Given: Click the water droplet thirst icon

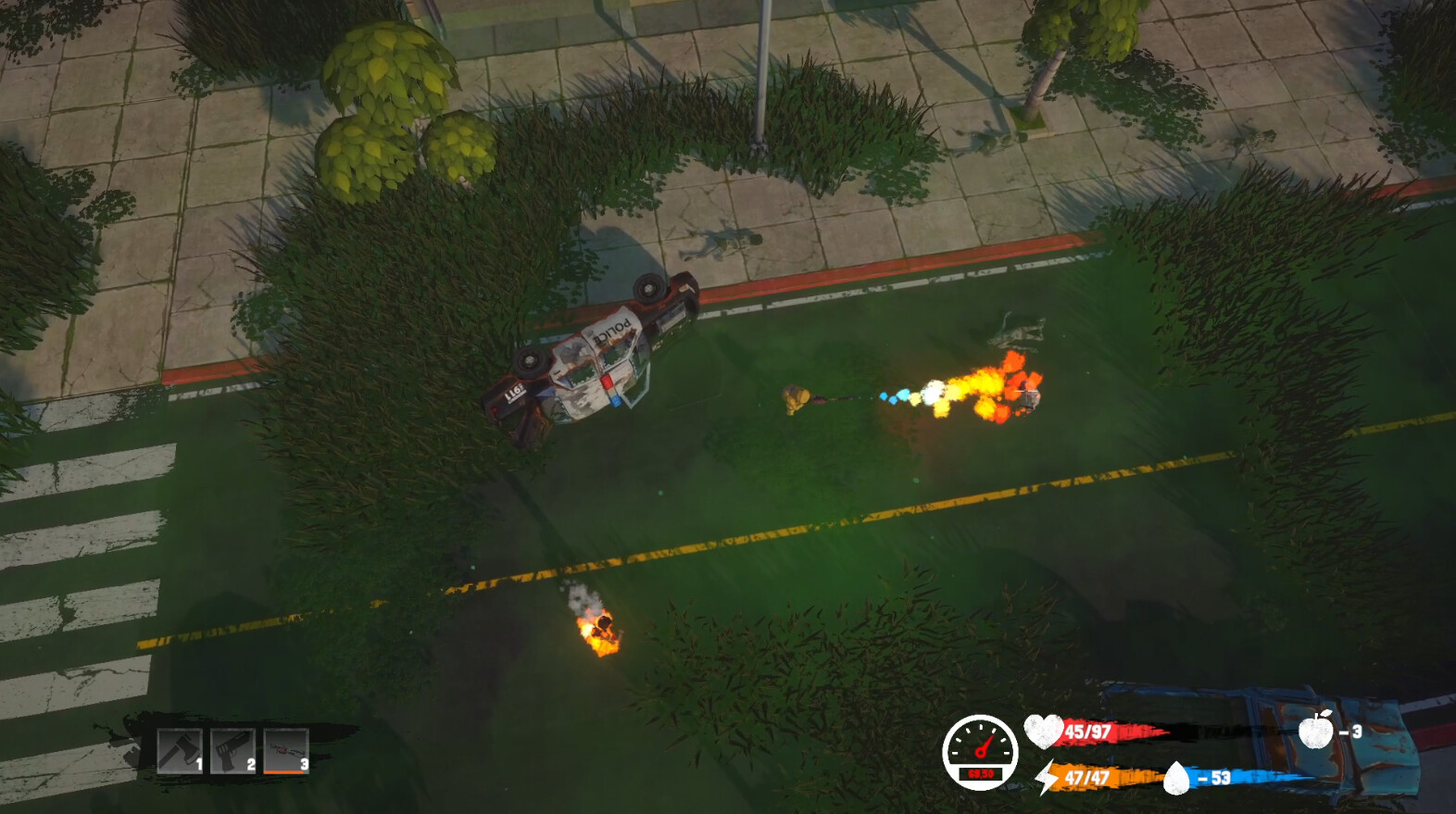Looking at the screenshot, I should [x=1177, y=779].
